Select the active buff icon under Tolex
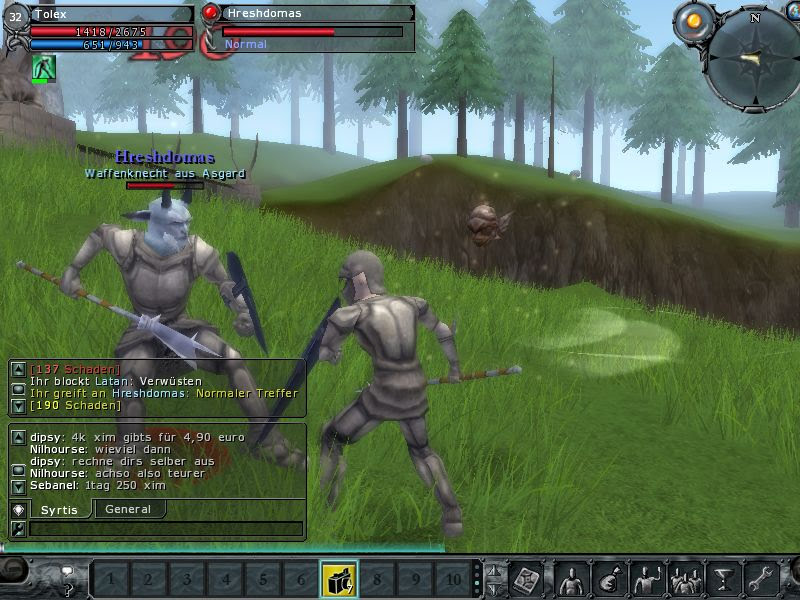Image resolution: width=800 pixels, height=600 pixels. (x=43, y=69)
